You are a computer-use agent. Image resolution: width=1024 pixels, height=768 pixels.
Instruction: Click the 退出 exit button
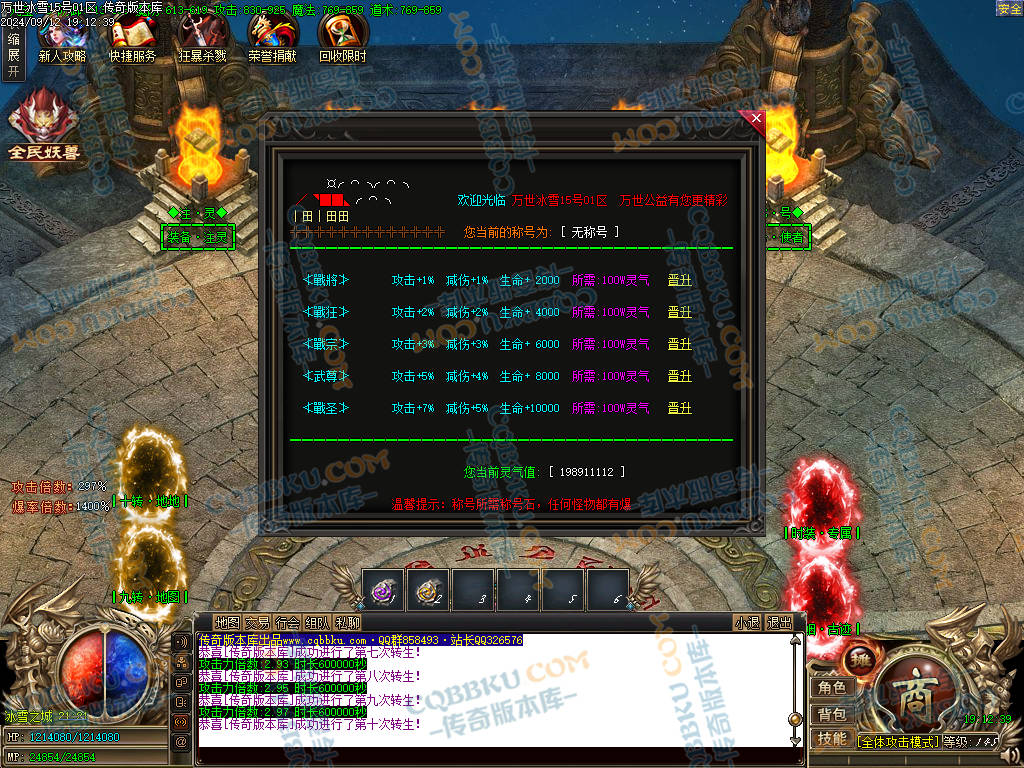click(779, 623)
